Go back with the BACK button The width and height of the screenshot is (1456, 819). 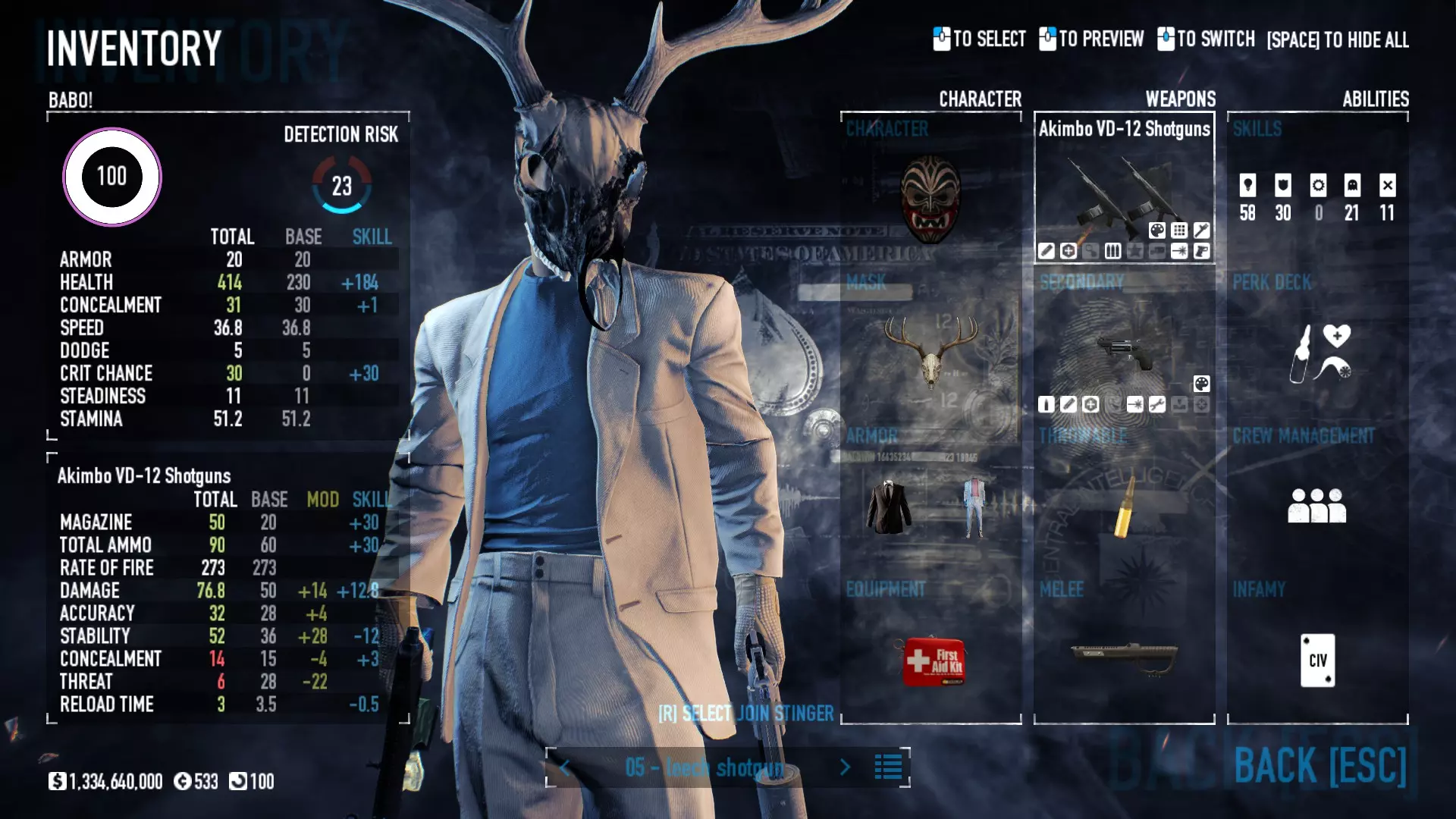[x=1319, y=766]
